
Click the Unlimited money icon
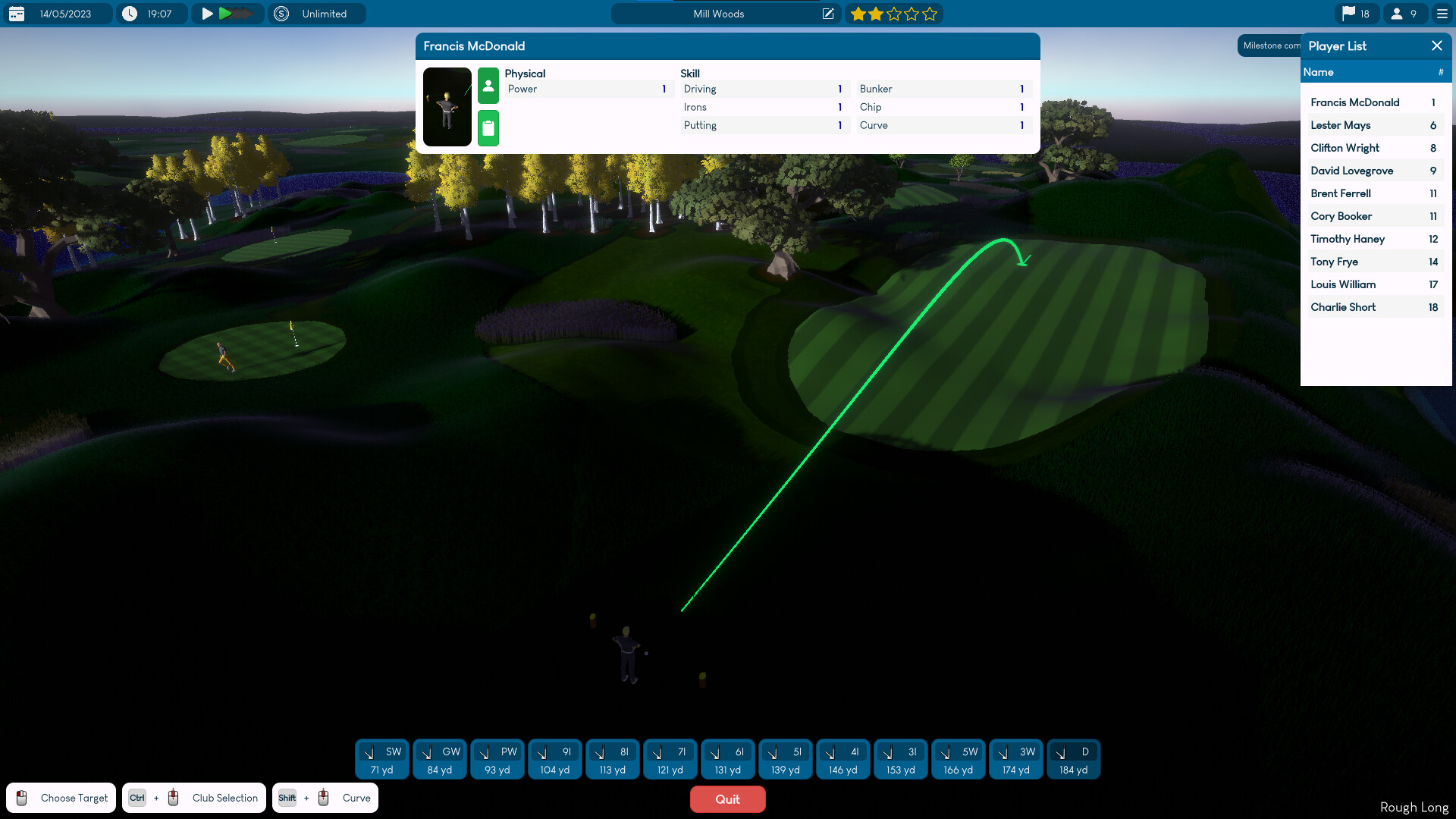[281, 13]
